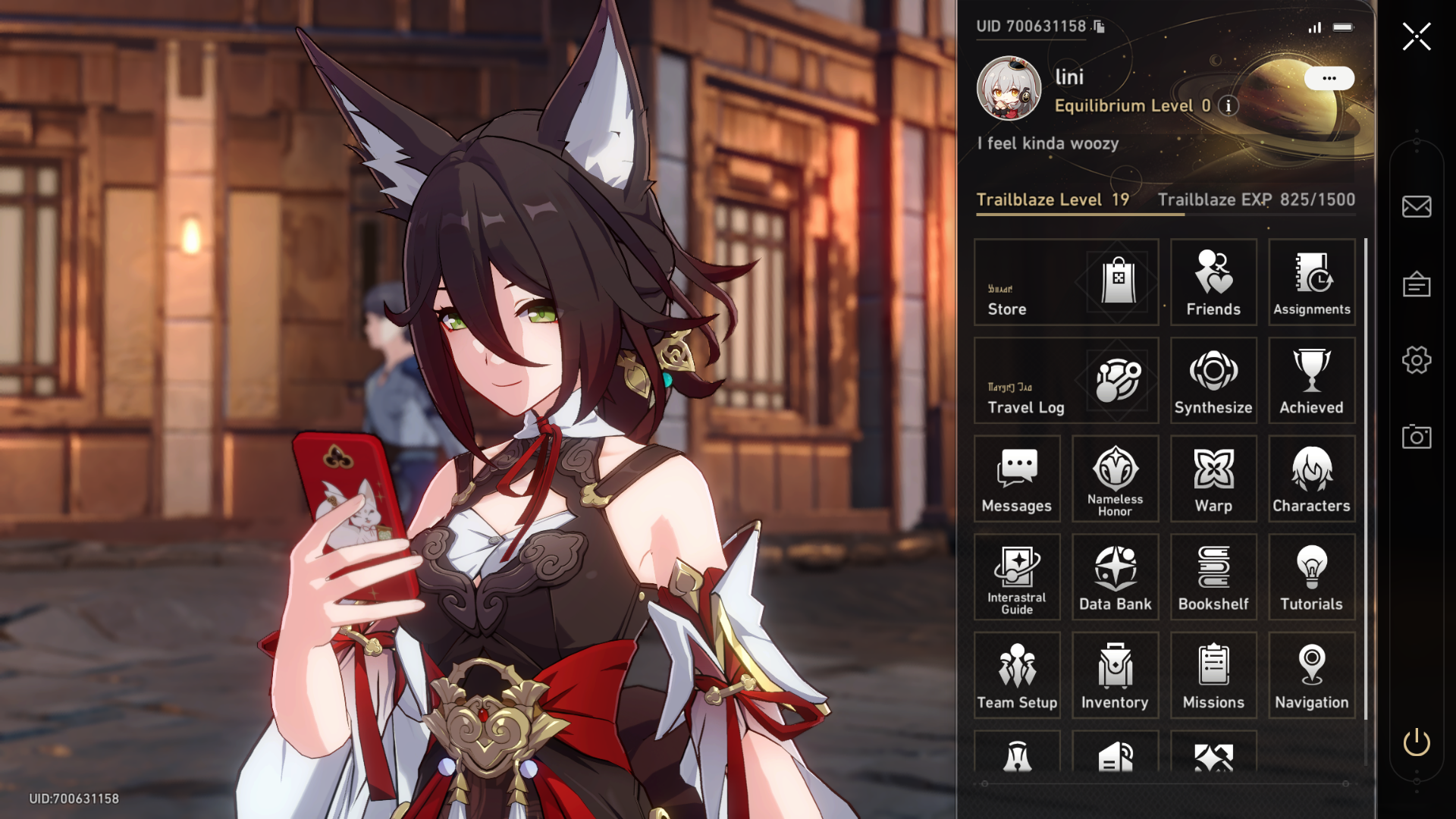Screen dimensions: 1456x819
Task: Open the Friends list
Action: click(1213, 282)
